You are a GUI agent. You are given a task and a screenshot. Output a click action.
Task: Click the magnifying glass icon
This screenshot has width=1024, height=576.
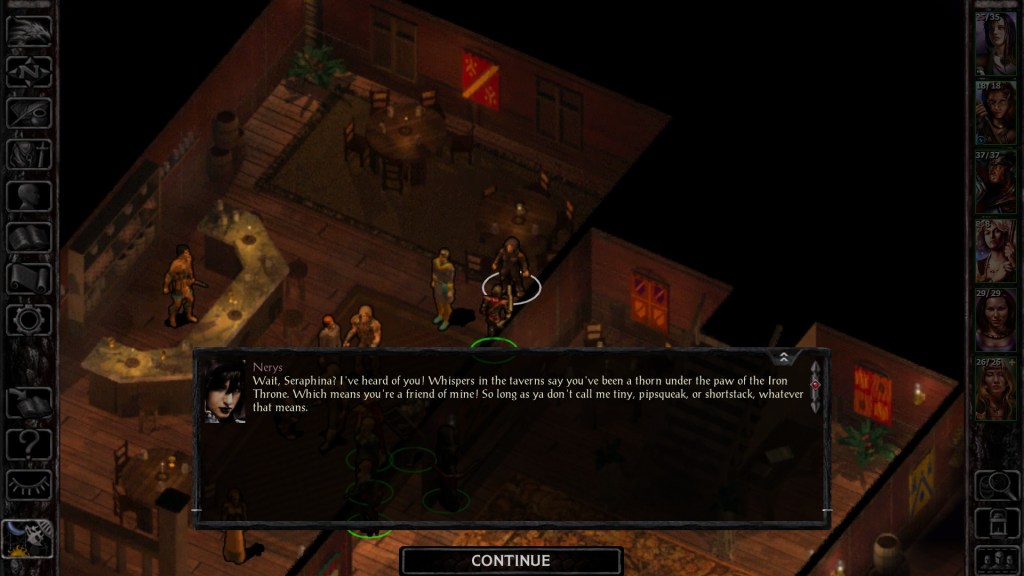point(995,485)
